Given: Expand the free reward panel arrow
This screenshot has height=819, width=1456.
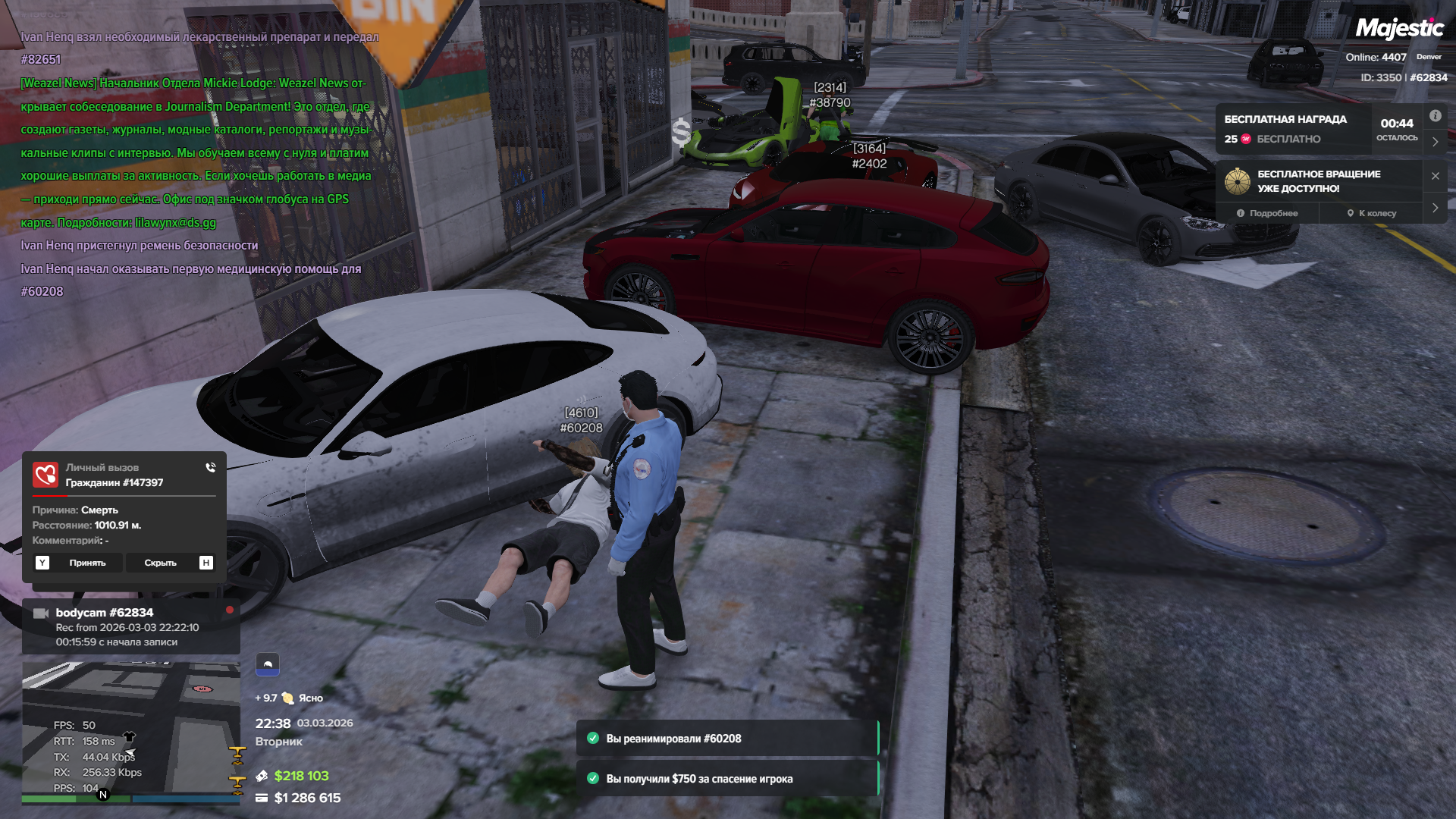Looking at the screenshot, I should [1435, 142].
